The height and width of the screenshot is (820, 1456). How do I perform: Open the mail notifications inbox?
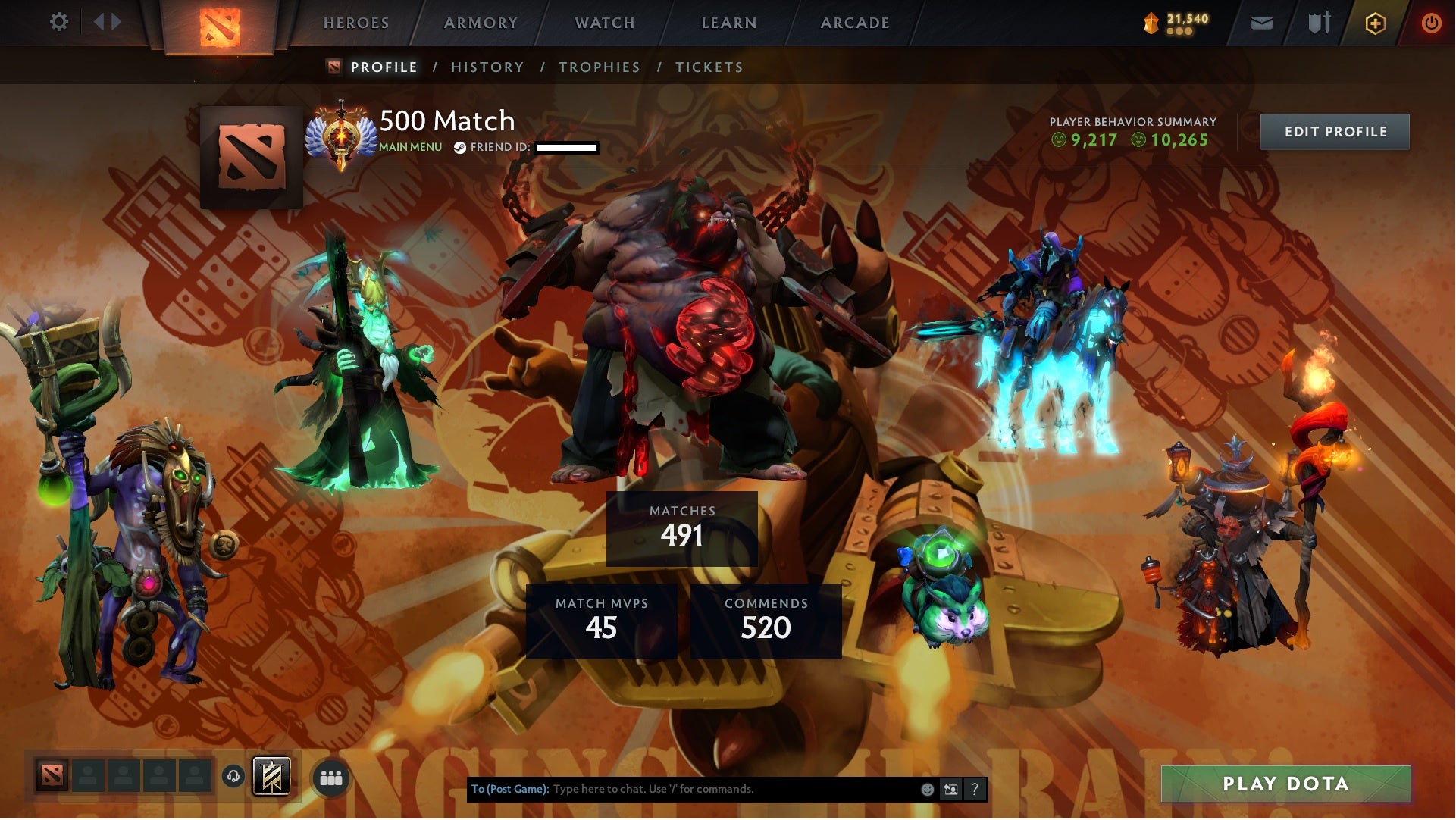pos(1263,23)
